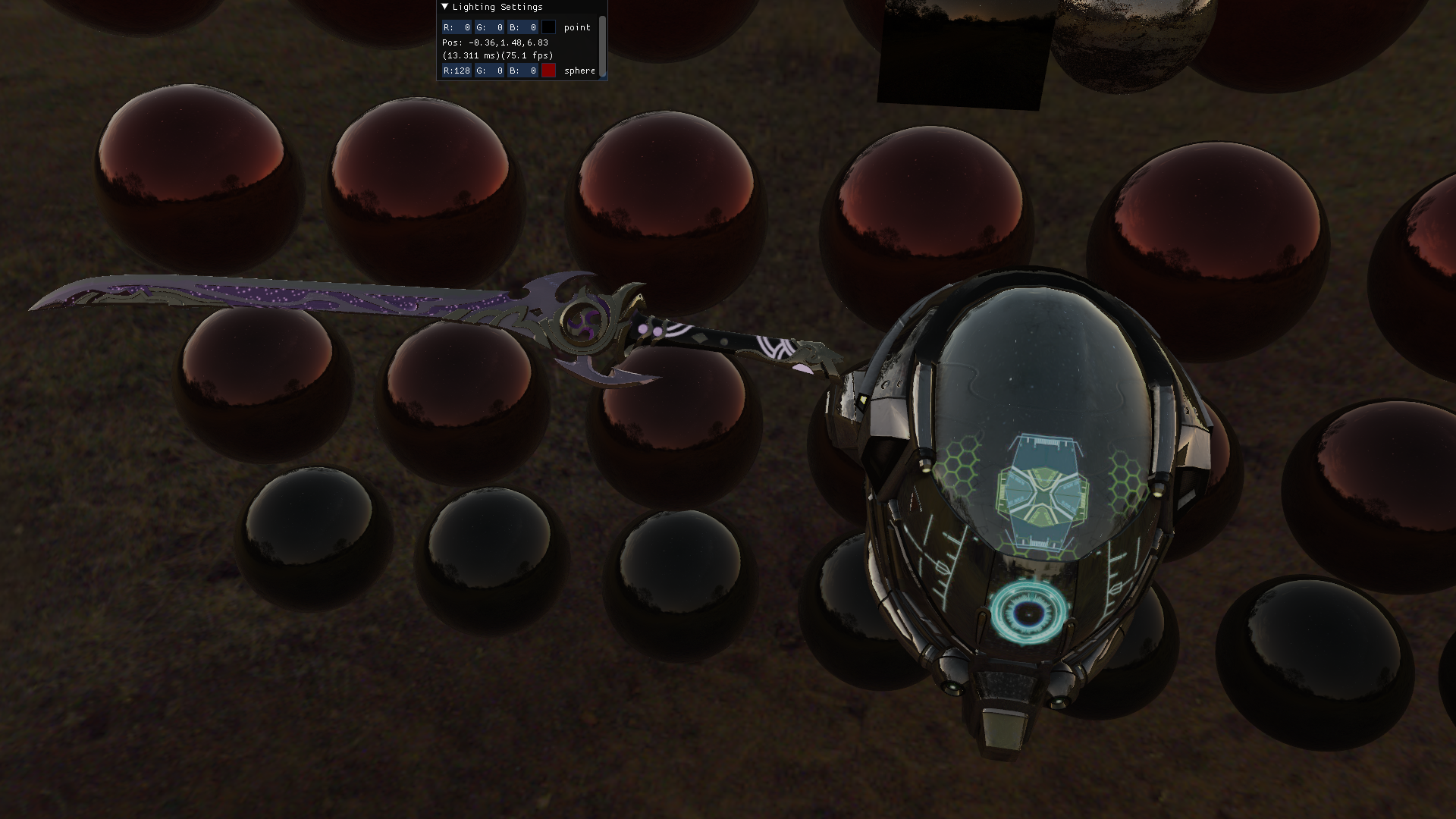Select the point light R value field
1456x819 pixels.
coord(457,27)
